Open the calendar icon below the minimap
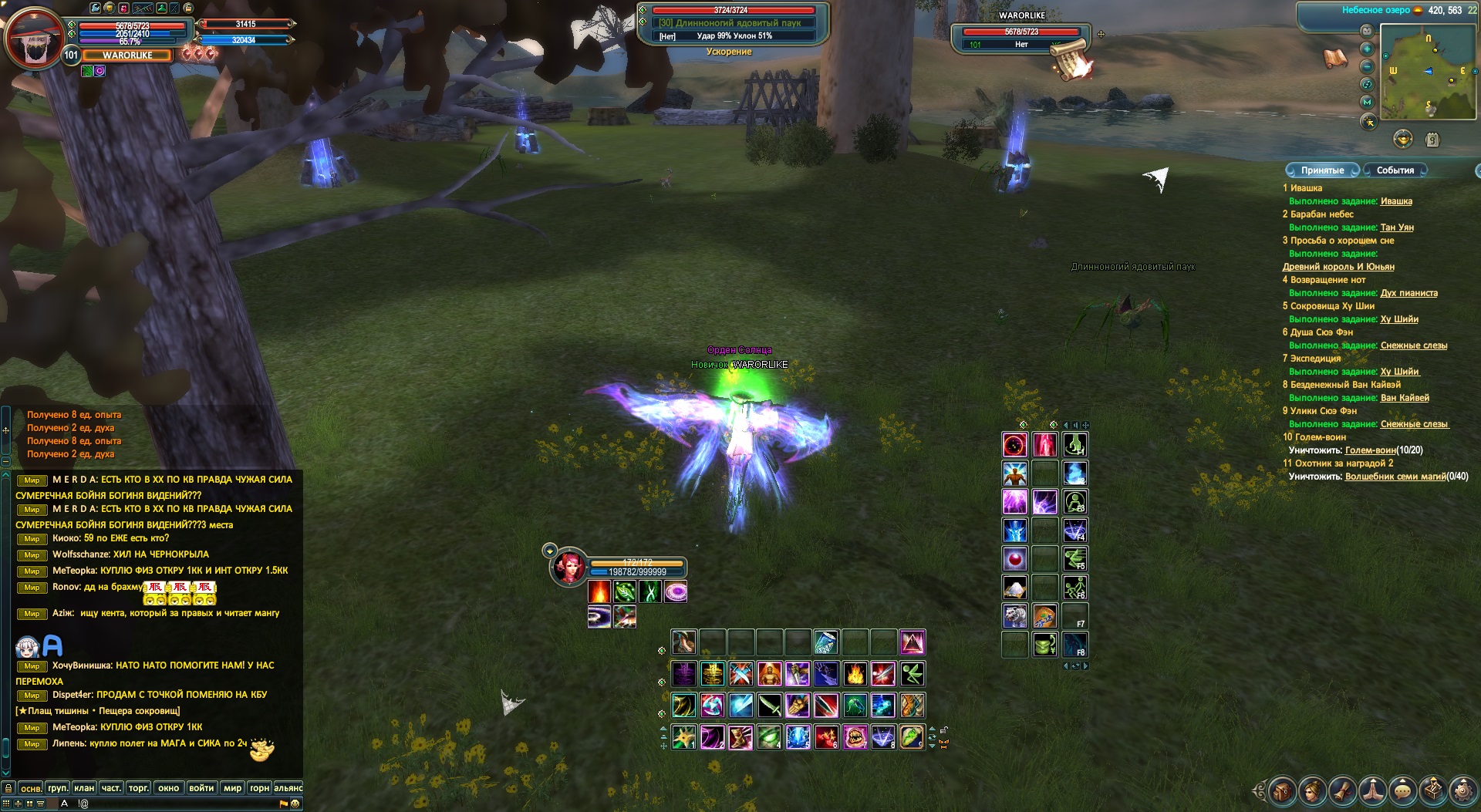 click(x=1432, y=140)
